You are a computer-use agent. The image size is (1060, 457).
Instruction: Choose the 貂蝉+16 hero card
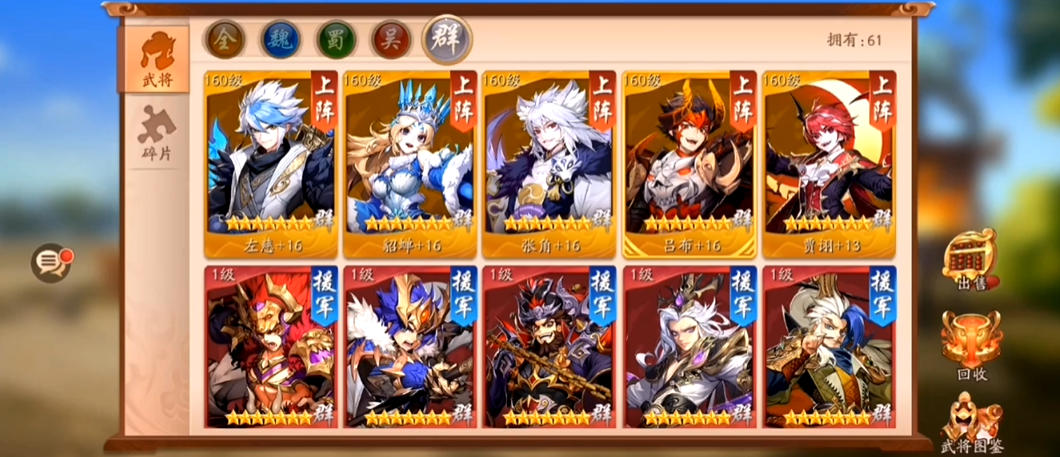click(409, 163)
